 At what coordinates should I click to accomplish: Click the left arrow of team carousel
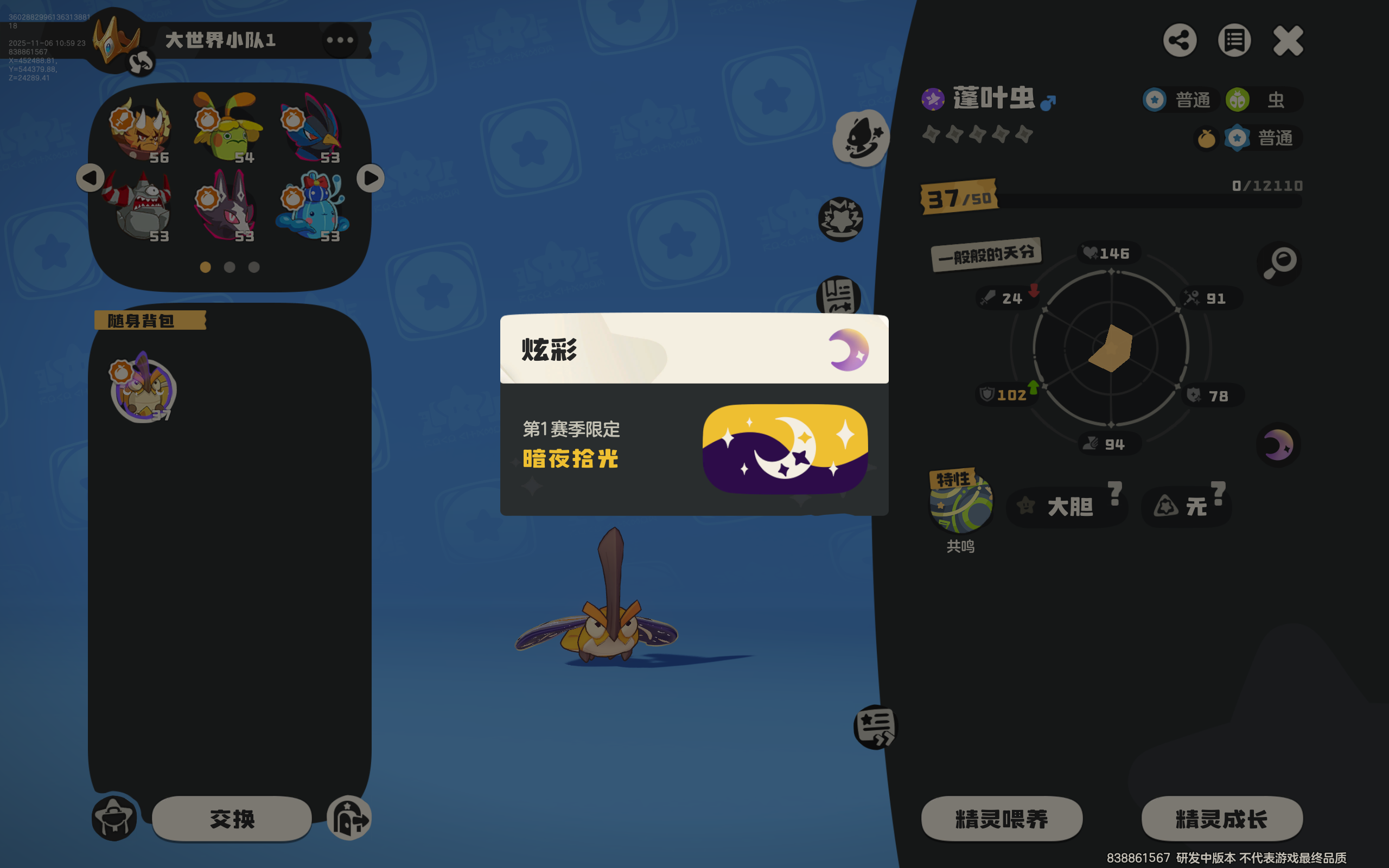click(90, 178)
